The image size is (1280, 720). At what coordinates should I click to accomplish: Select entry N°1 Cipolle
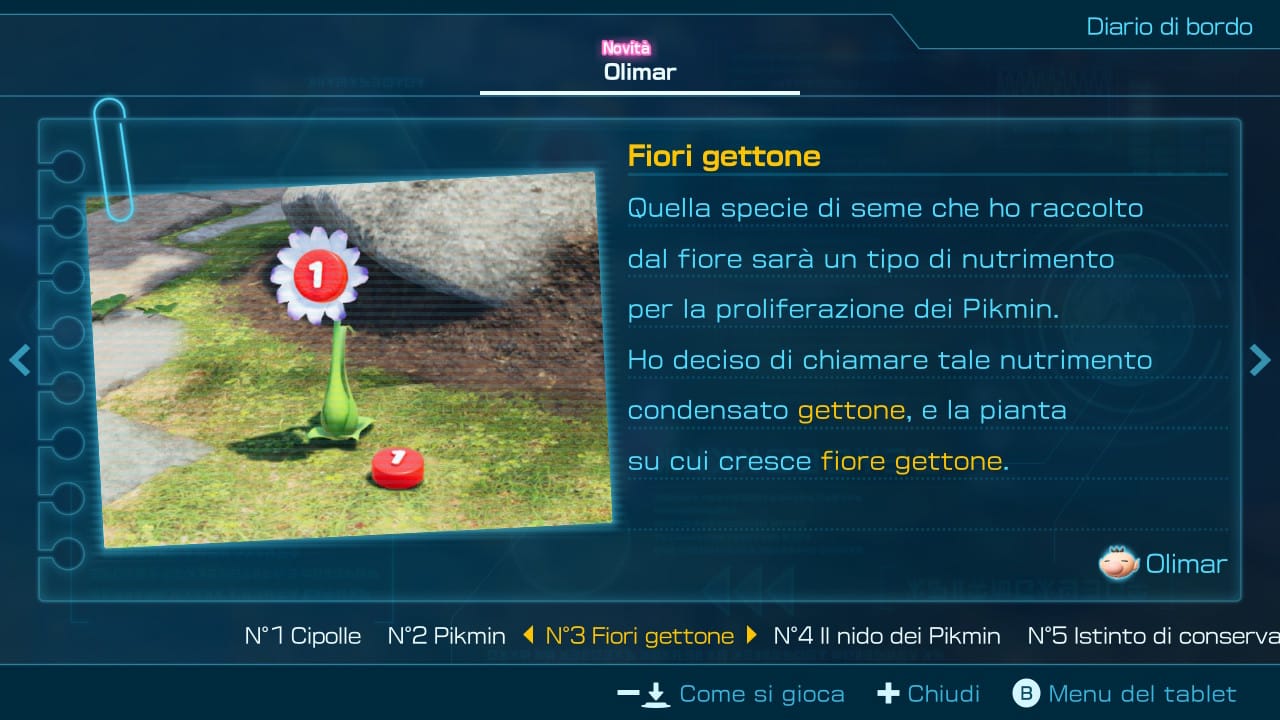pyautogui.click(x=303, y=635)
